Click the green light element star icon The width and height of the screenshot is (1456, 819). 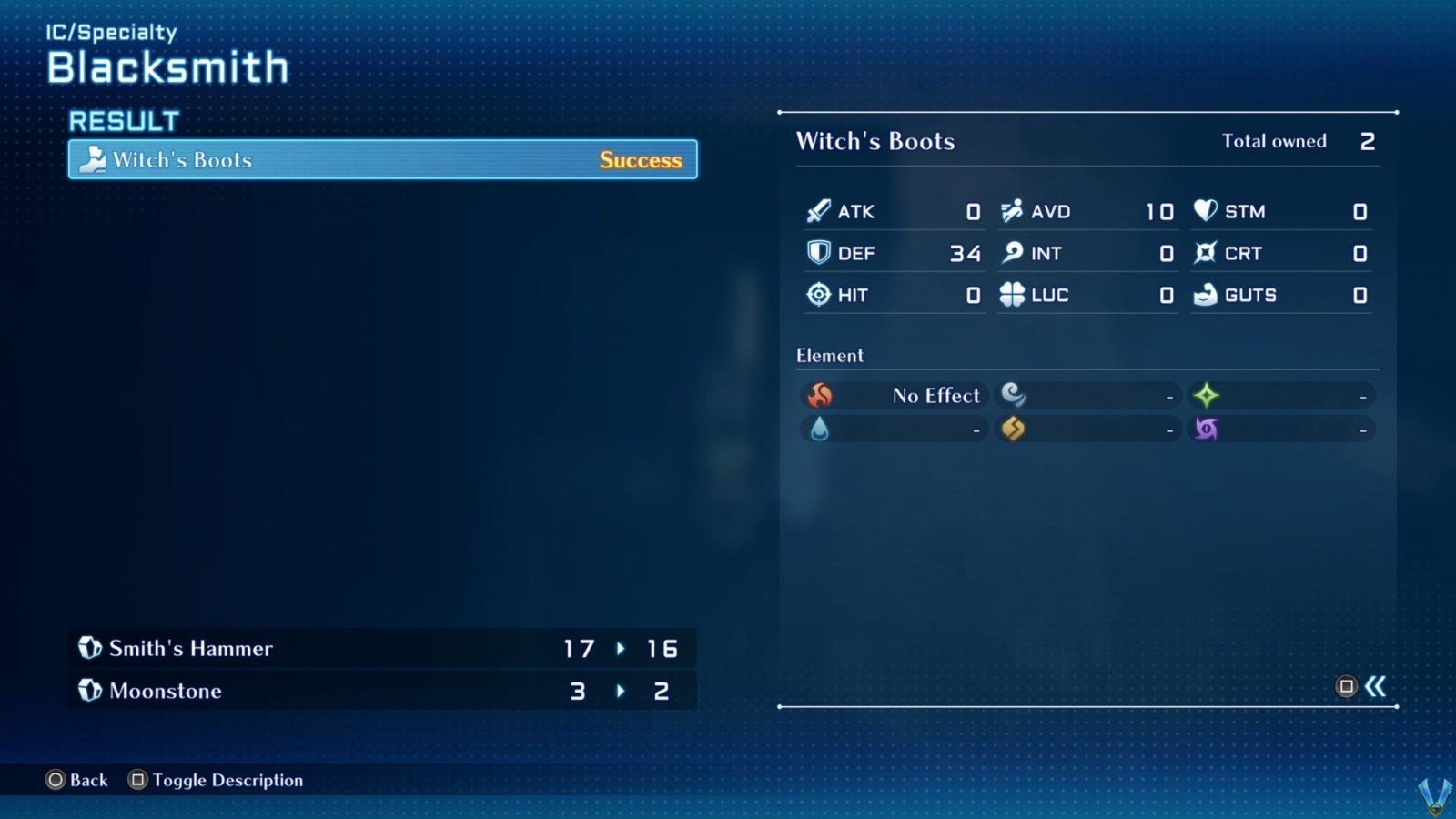coord(1206,394)
